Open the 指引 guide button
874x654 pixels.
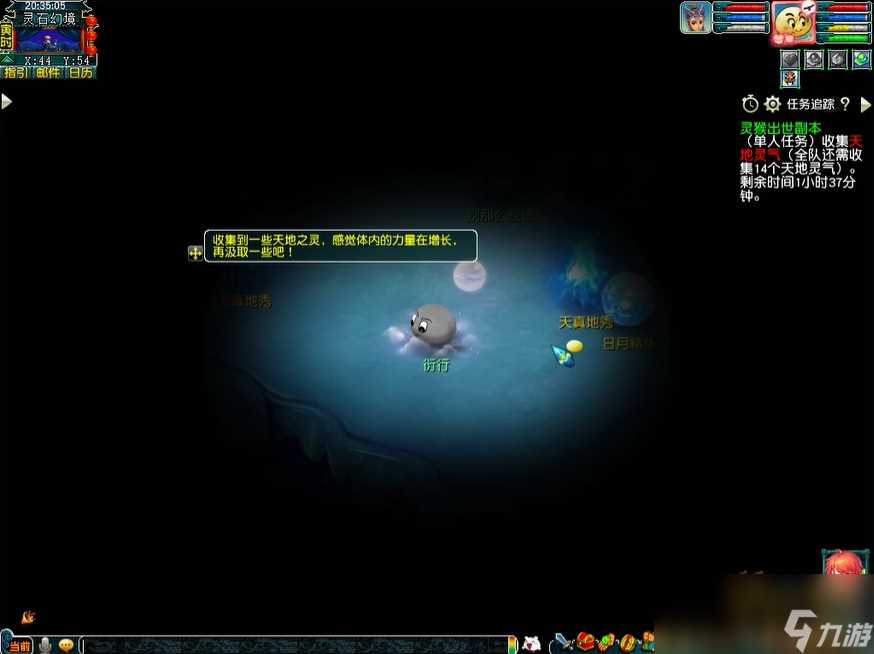click(x=16, y=72)
